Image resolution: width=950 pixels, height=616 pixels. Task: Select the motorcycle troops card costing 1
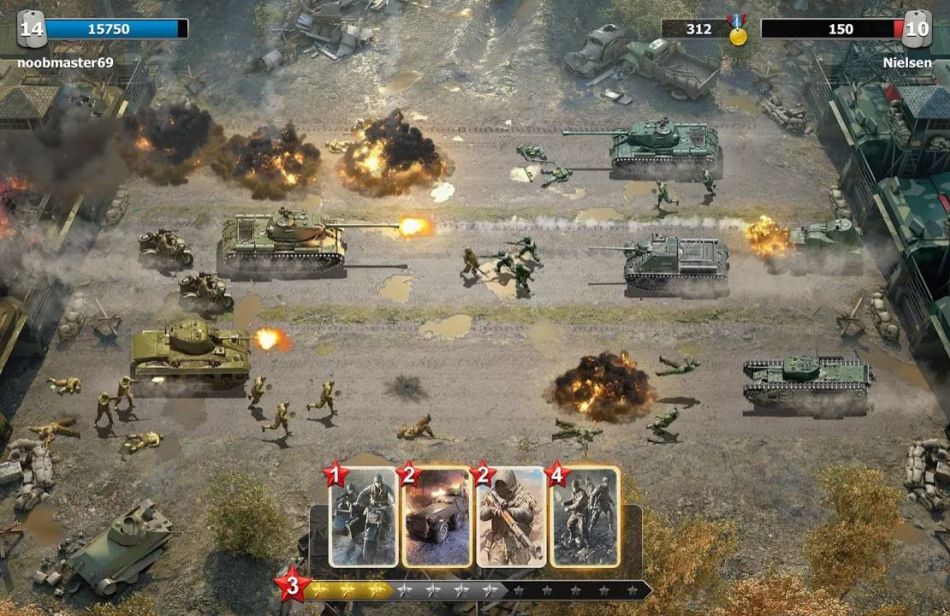tap(364, 516)
